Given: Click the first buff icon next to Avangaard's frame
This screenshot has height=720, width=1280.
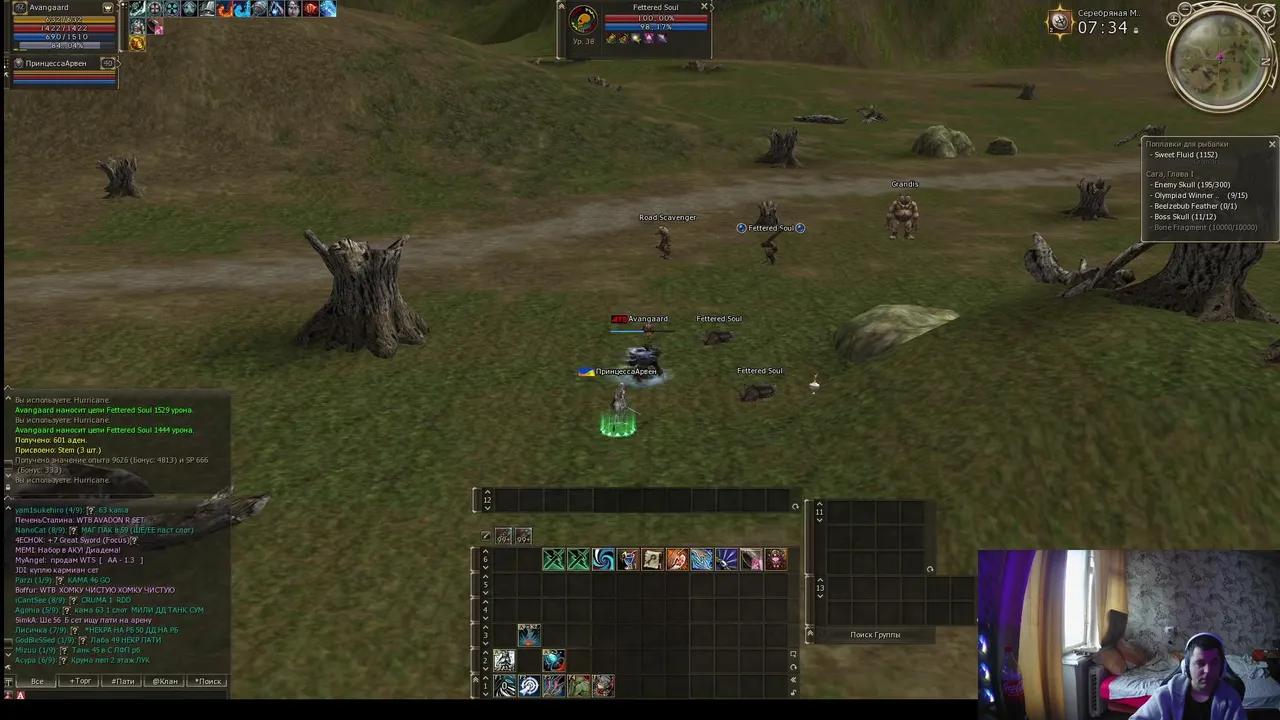Looking at the screenshot, I should coord(137,8).
